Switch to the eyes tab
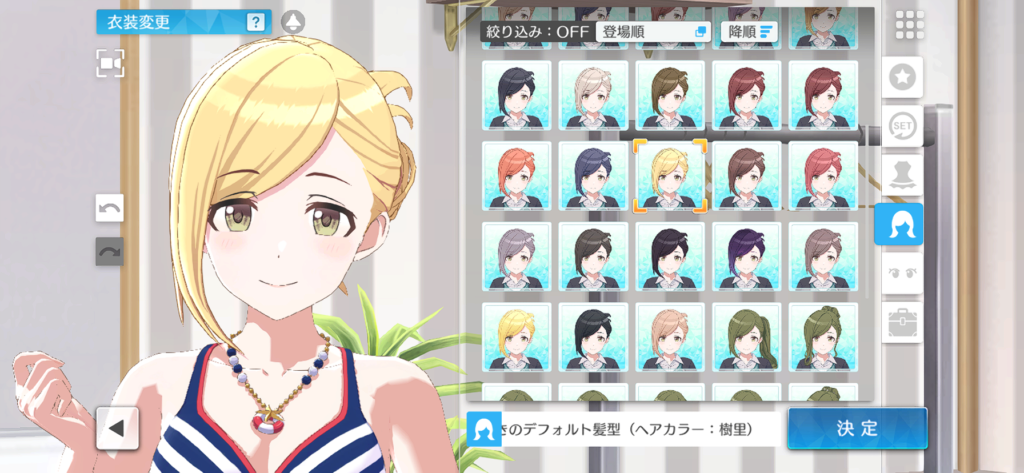The width and height of the screenshot is (1024, 473). click(x=905, y=273)
